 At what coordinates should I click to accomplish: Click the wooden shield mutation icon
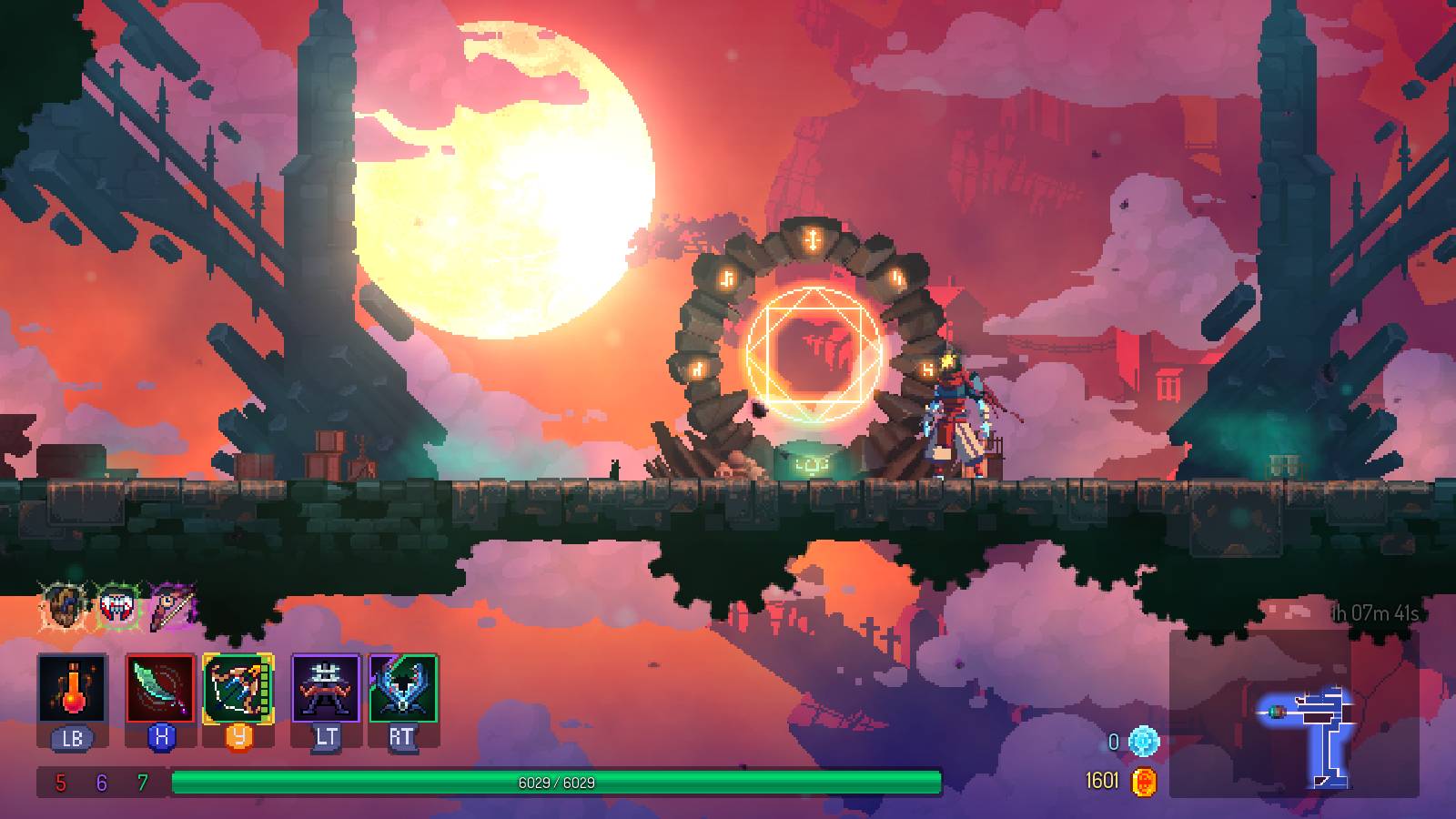[65, 607]
